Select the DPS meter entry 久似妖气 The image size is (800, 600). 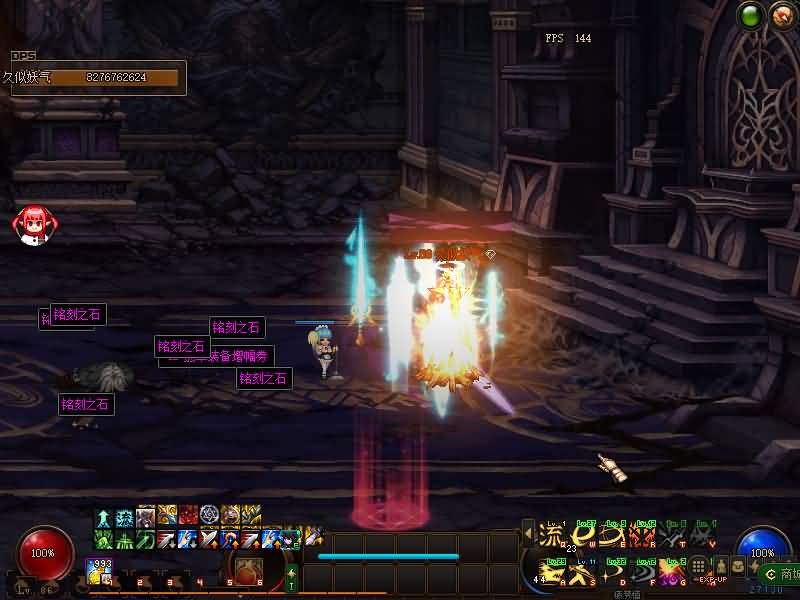(x=95, y=77)
